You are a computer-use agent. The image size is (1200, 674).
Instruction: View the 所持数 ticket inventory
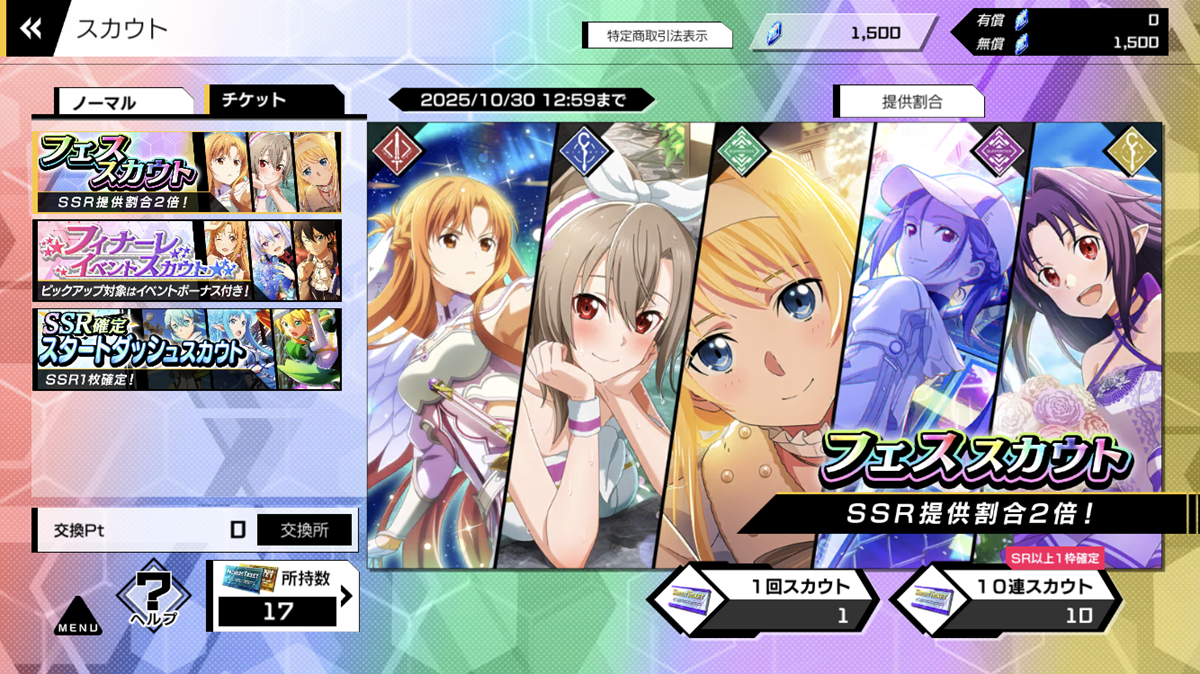coord(283,597)
